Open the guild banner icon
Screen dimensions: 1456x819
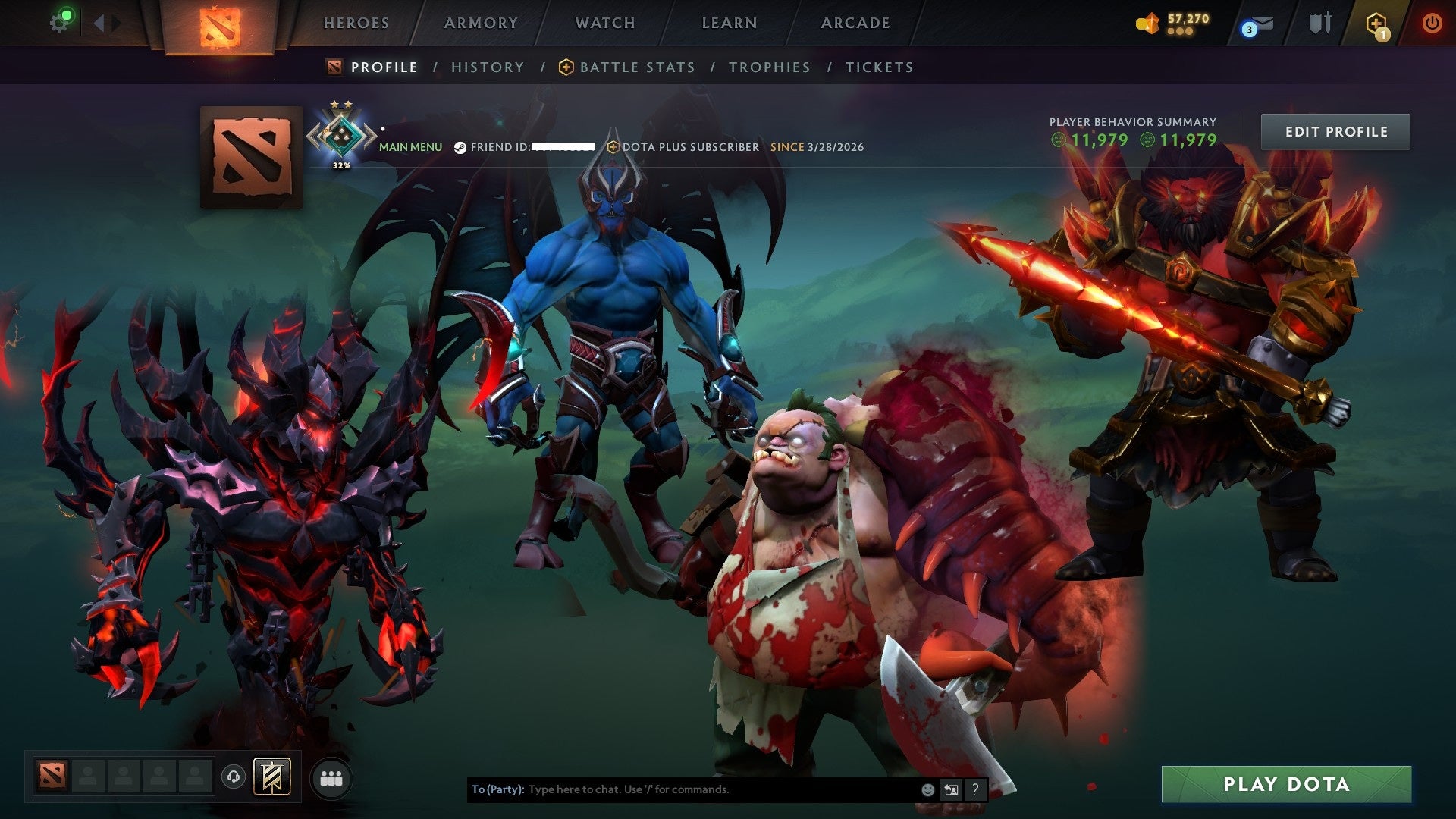coord(271,777)
